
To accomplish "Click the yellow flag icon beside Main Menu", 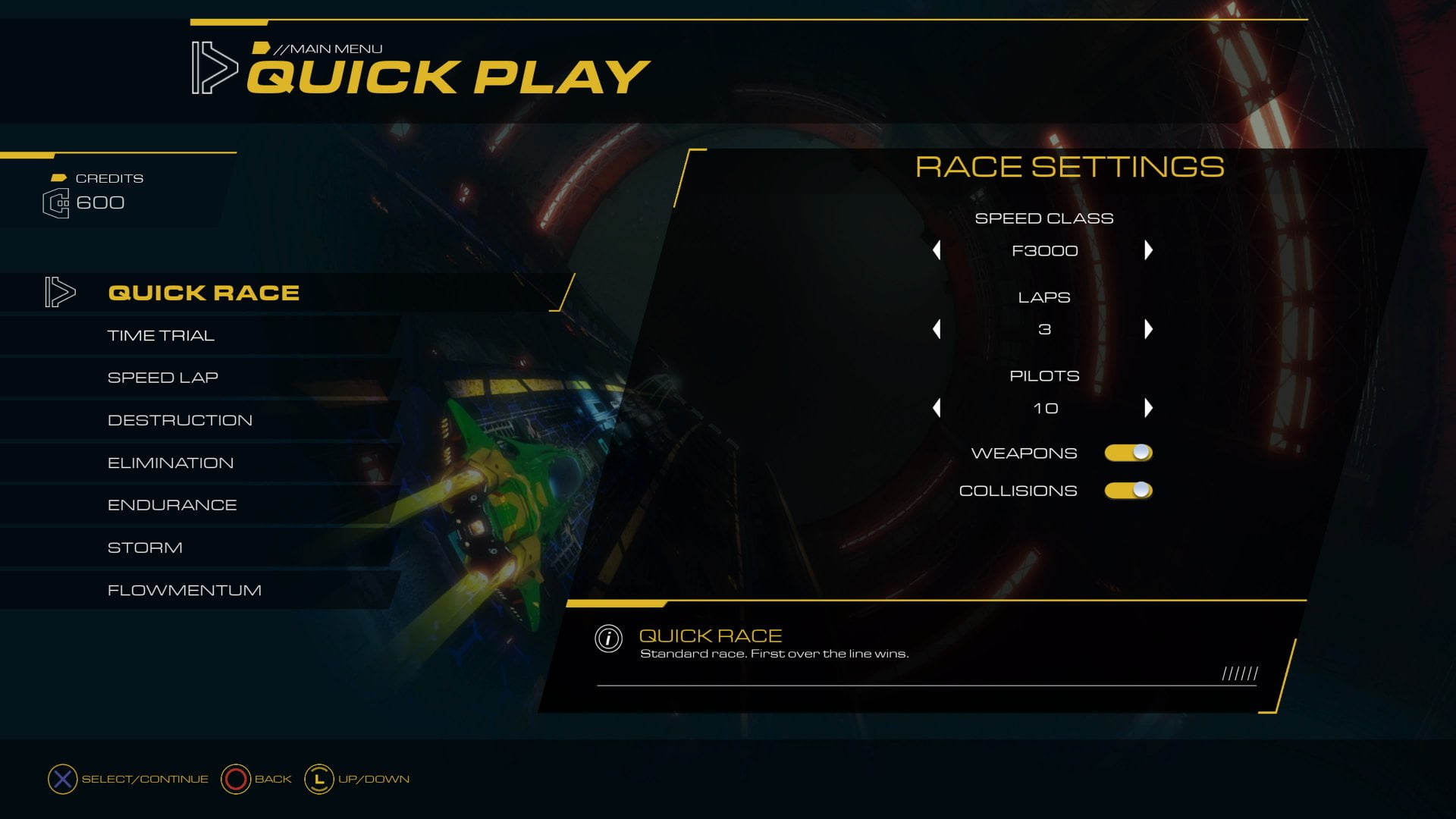I will point(262,48).
